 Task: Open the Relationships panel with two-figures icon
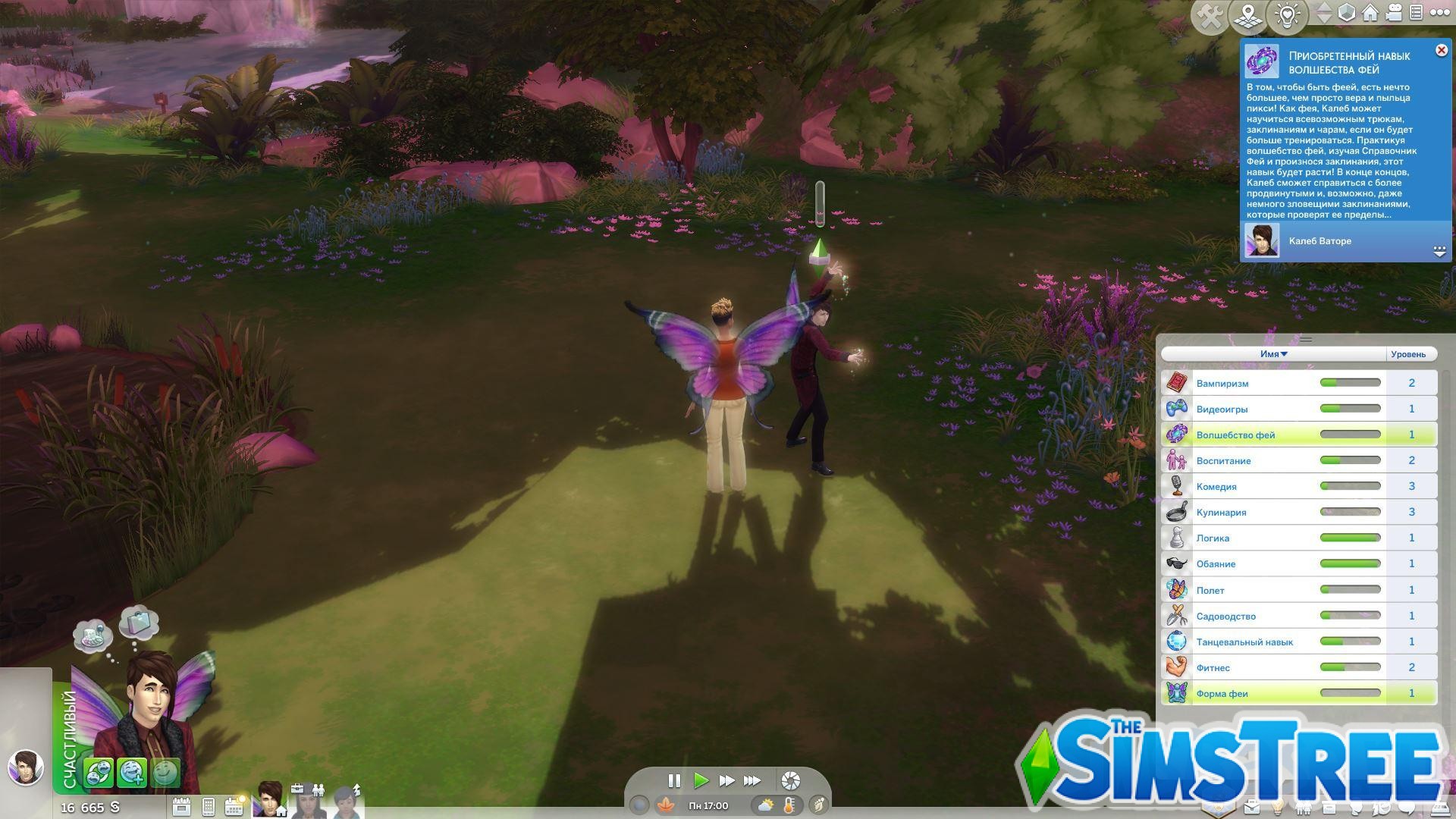point(1304,807)
